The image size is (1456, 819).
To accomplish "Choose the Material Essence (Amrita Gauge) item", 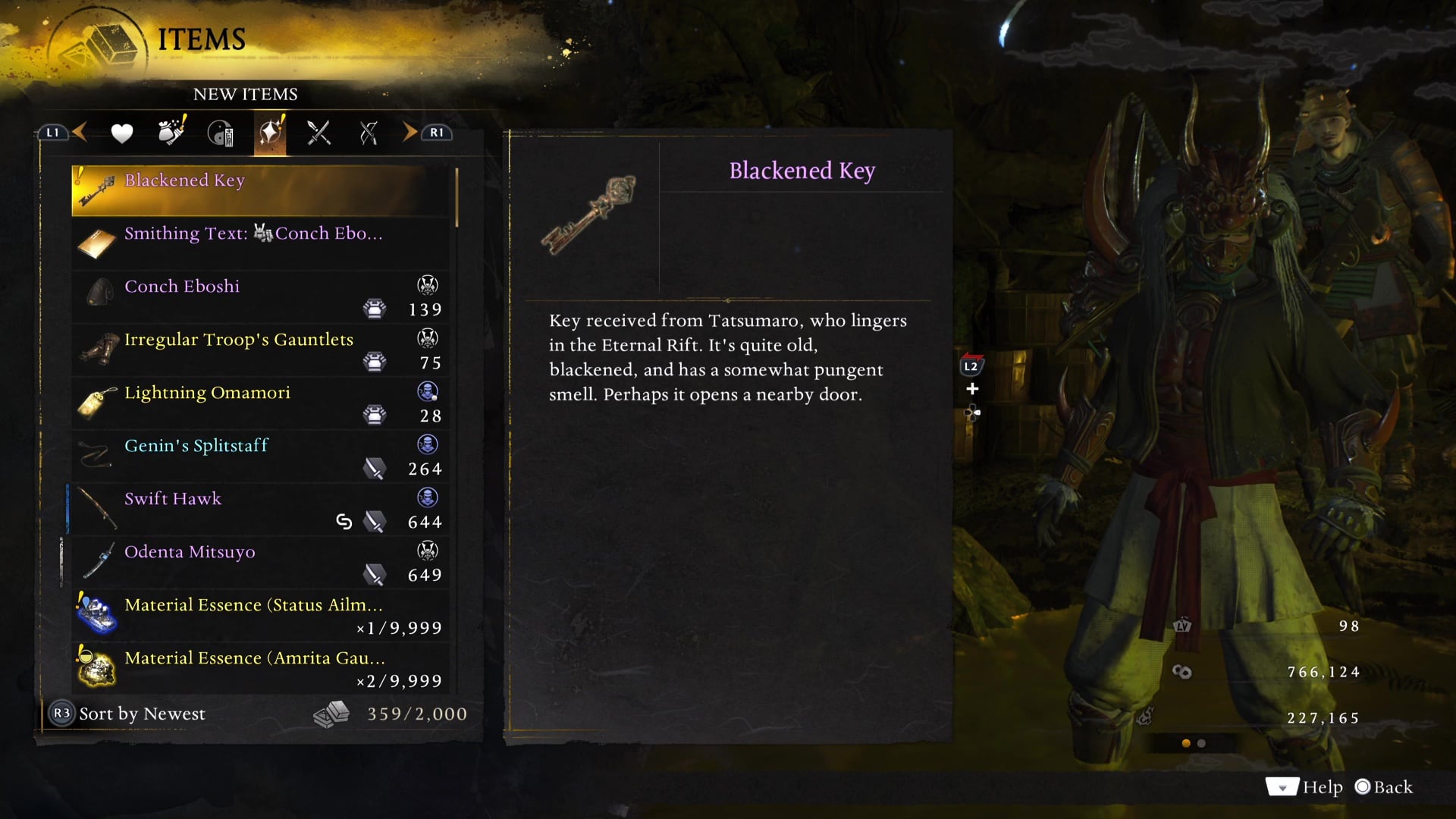I will (x=262, y=668).
